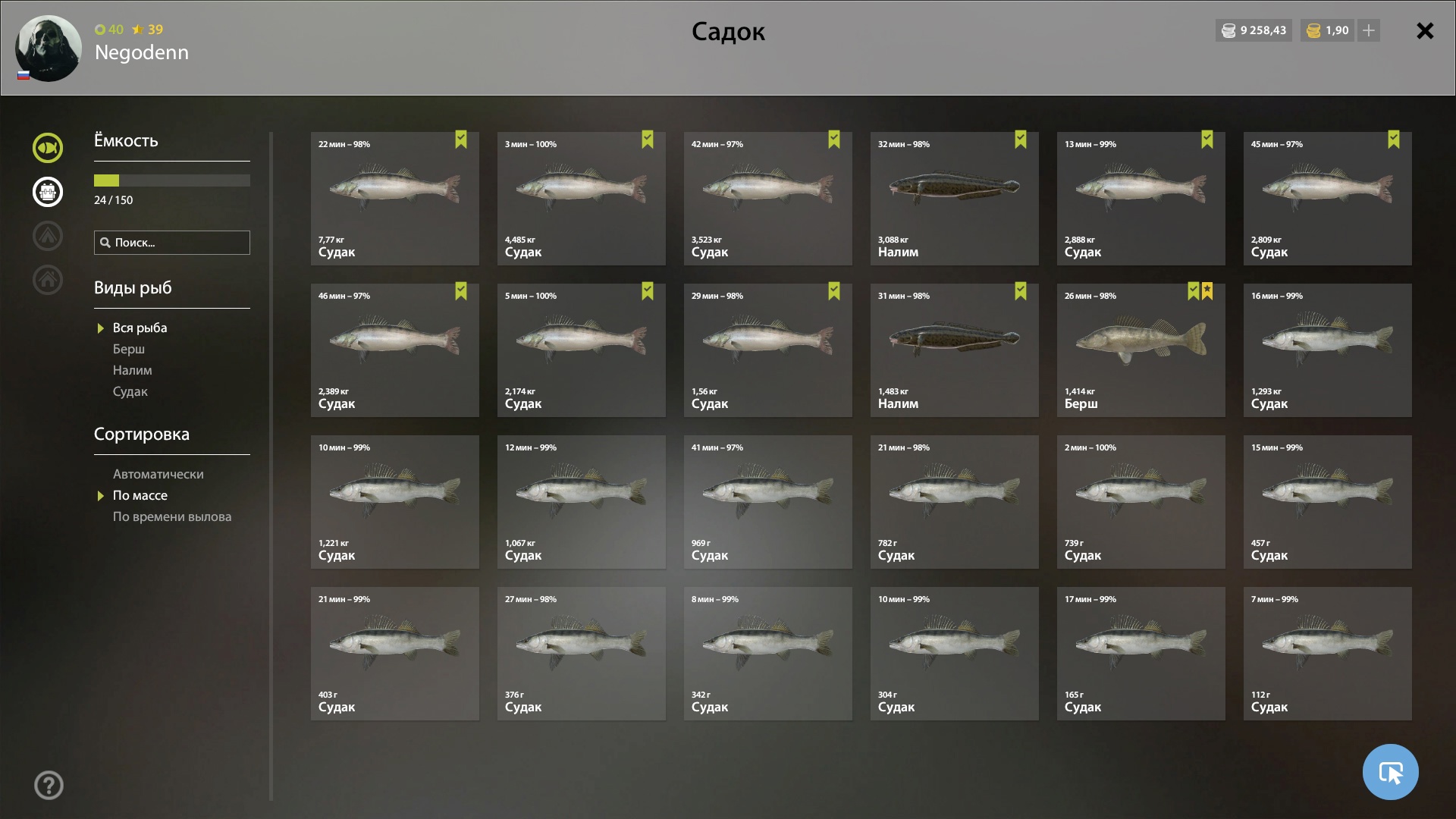Show all fish with Вся рыба filter
This screenshot has height=819, width=1456.
tap(140, 328)
